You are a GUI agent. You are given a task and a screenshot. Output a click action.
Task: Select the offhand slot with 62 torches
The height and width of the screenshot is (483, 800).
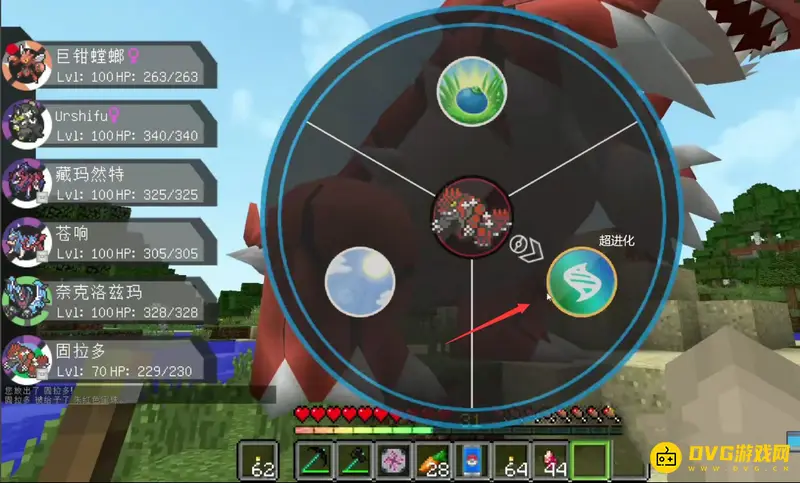coord(262,461)
